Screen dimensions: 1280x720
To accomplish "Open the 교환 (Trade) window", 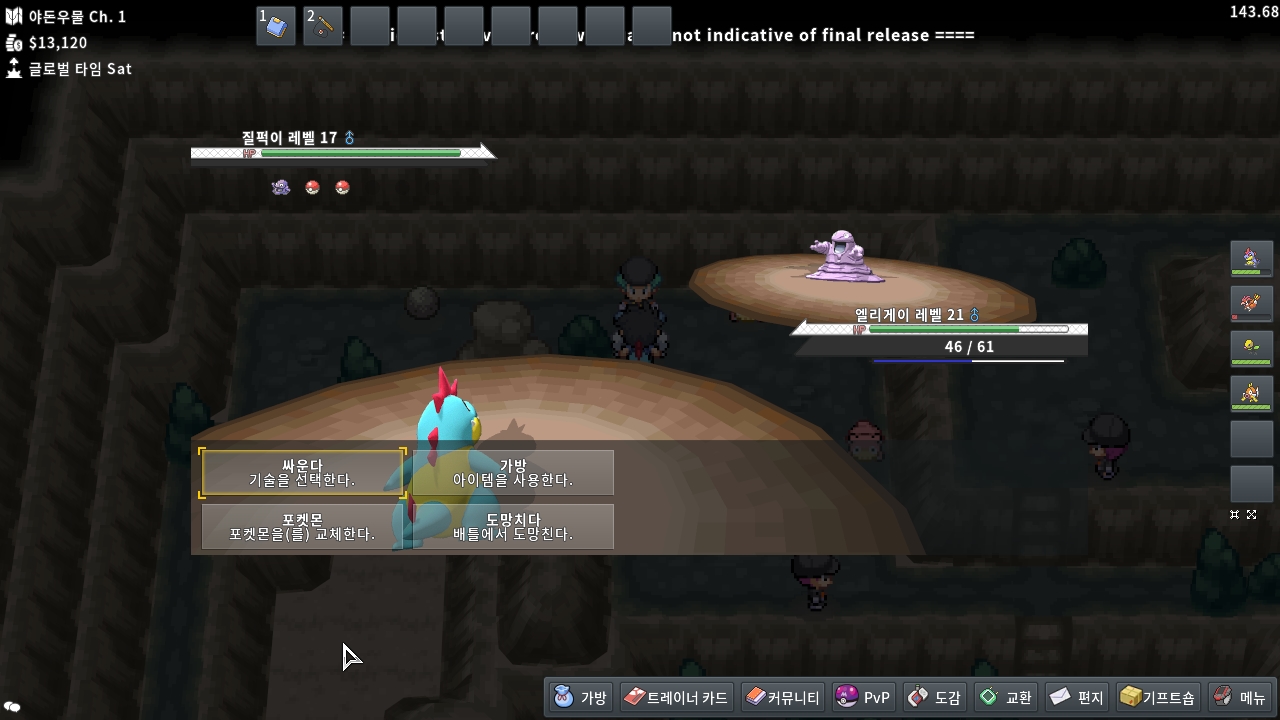I will coord(1006,697).
